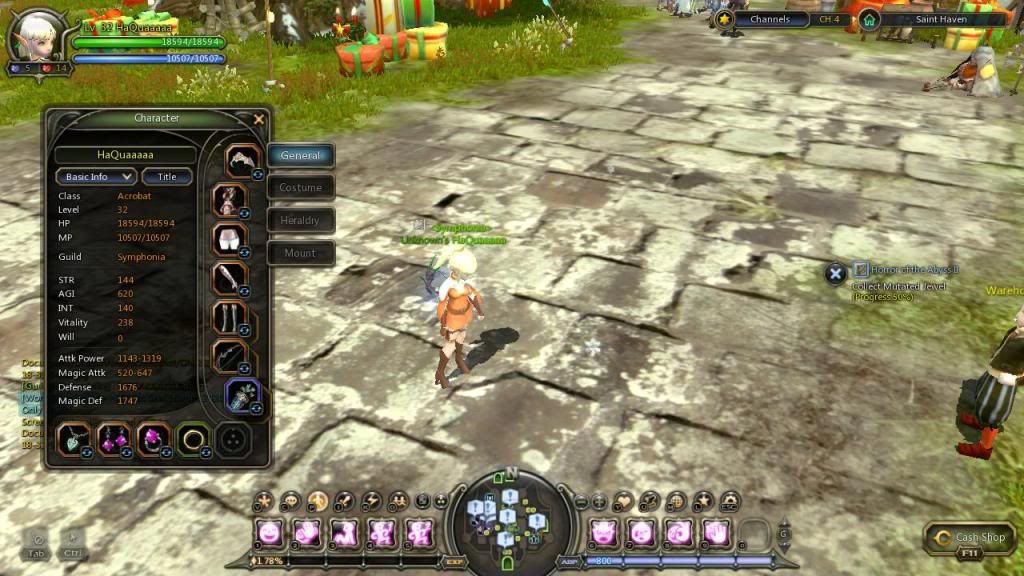Open the Heraldry tab

point(300,220)
